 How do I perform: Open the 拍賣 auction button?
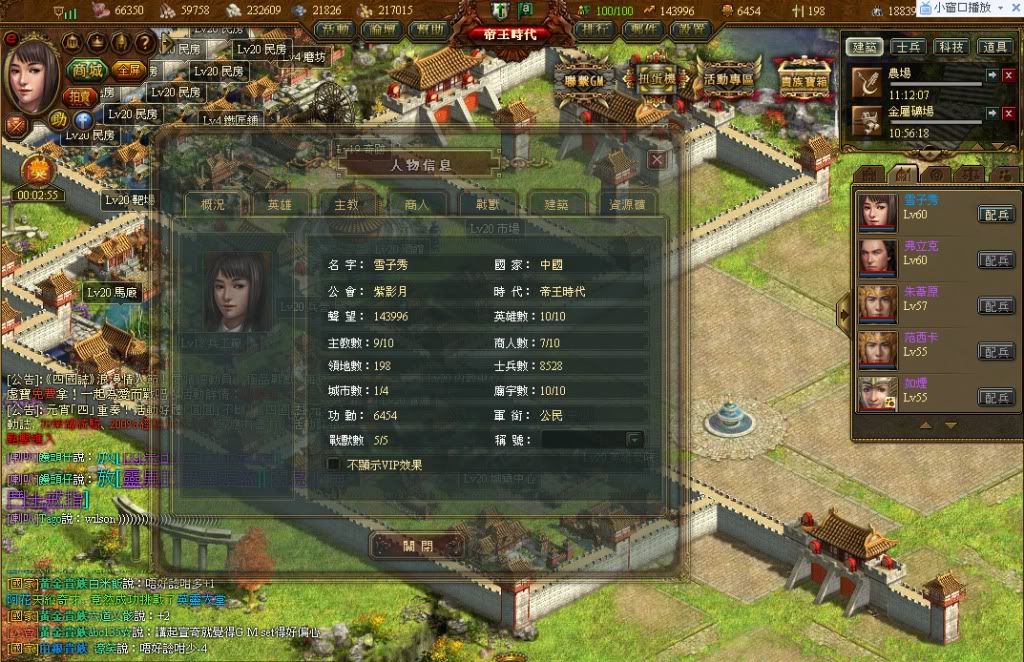[x=79, y=96]
